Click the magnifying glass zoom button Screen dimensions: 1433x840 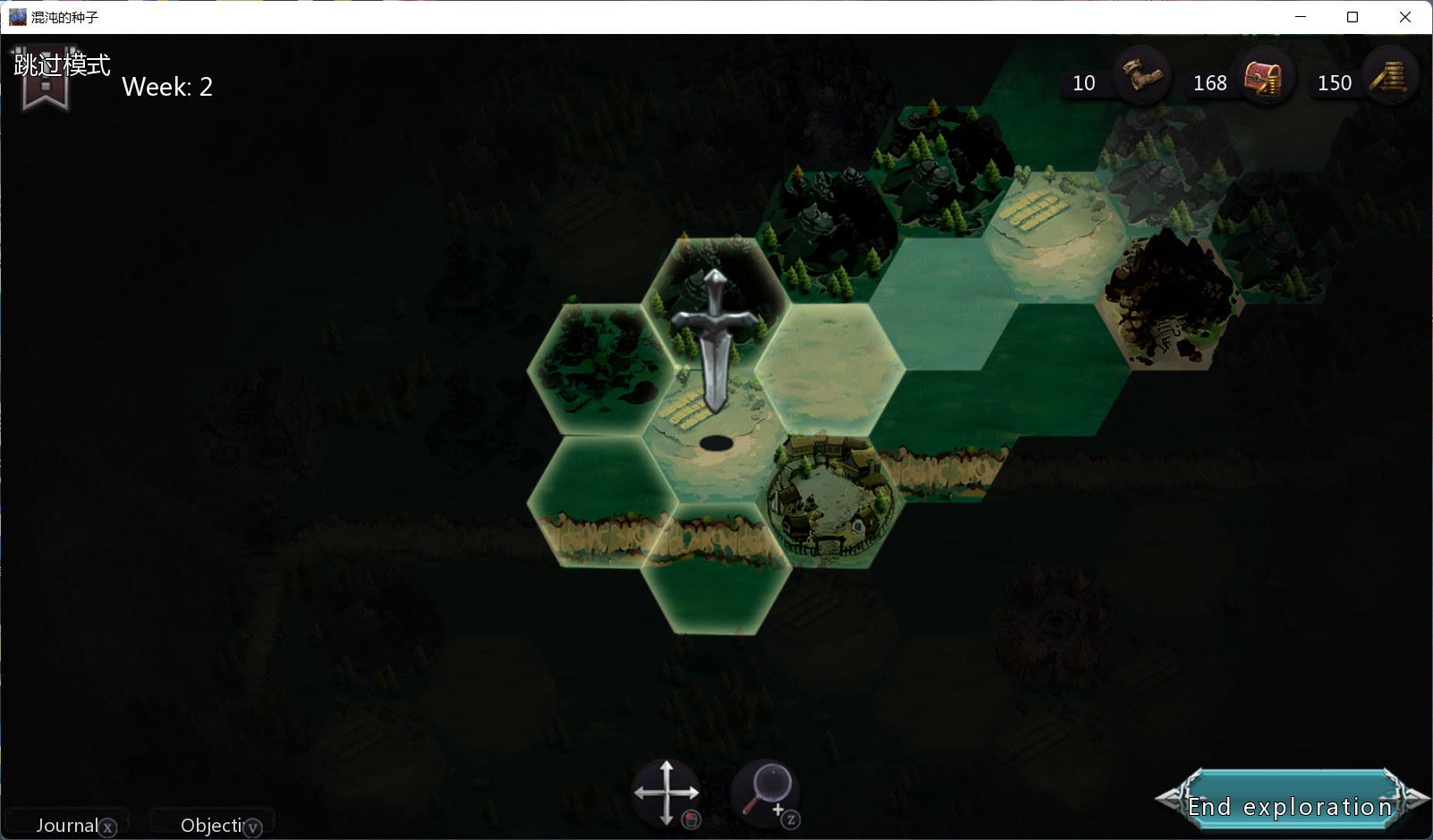pyautogui.click(x=766, y=791)
